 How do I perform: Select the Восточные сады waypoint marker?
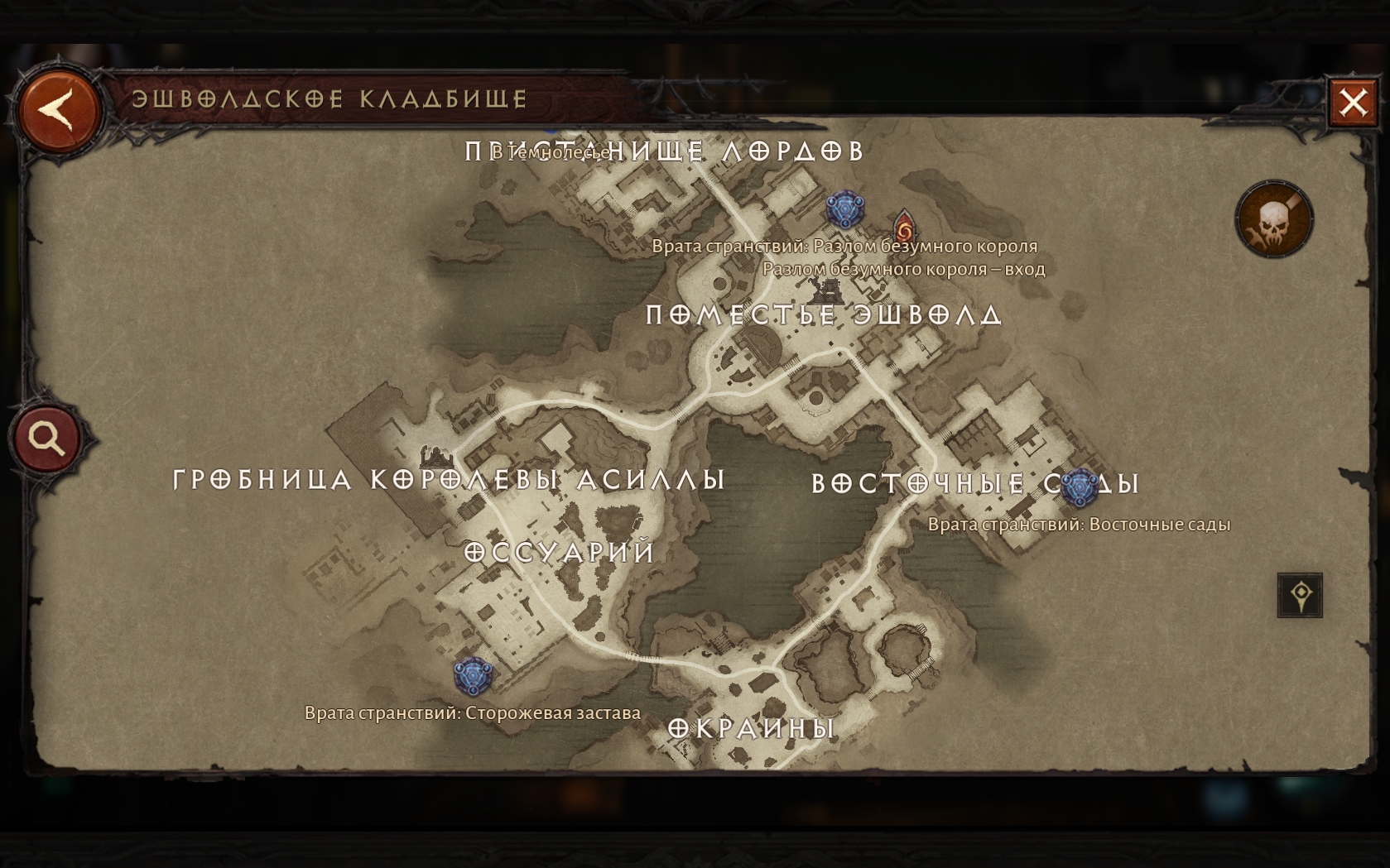(1080, 487)
